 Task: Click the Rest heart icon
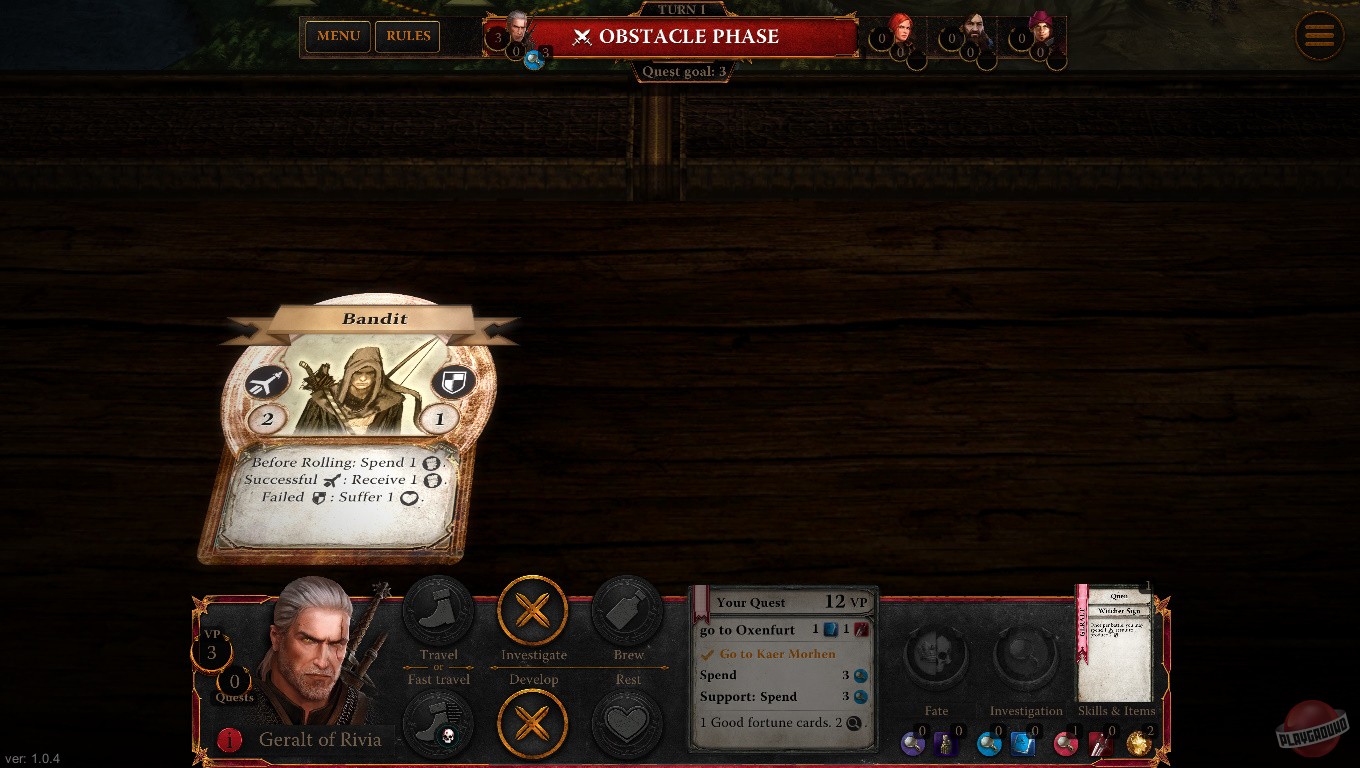628,724
